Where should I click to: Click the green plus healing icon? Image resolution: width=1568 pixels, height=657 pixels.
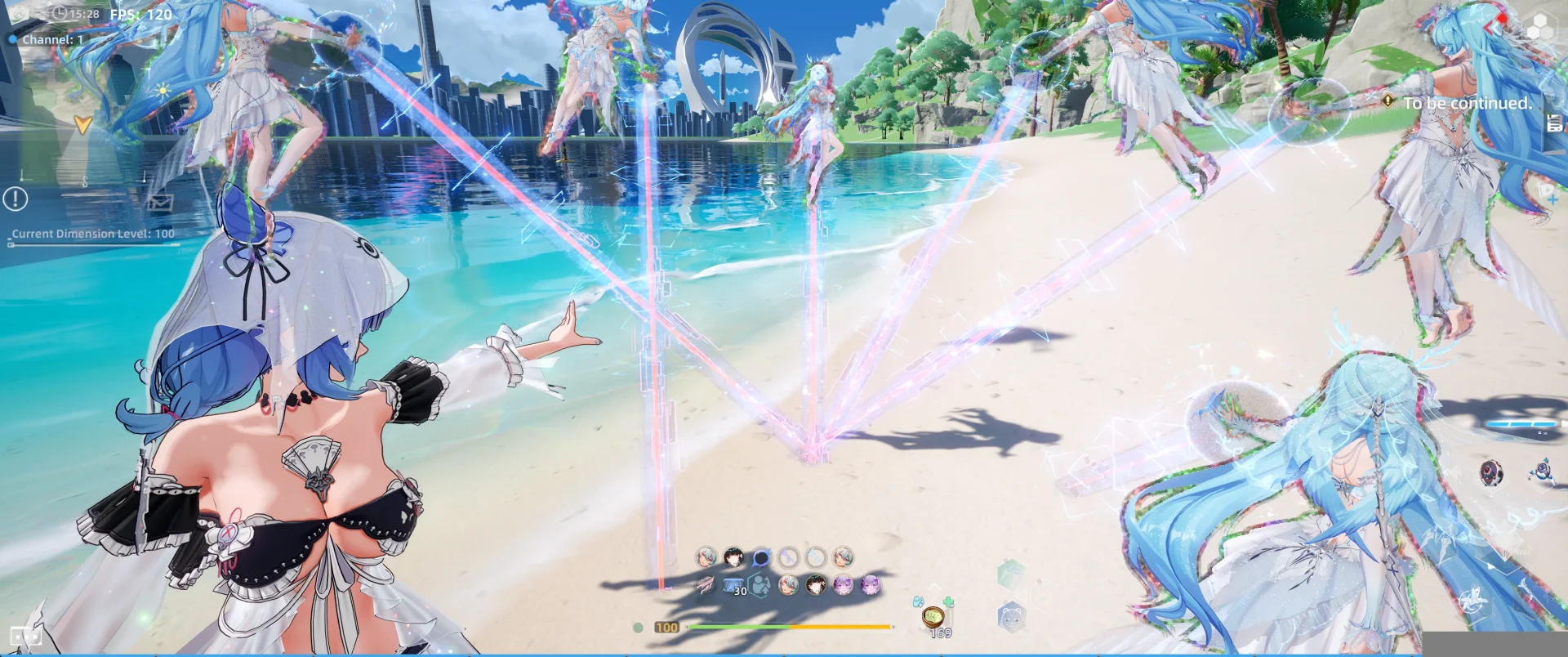947,603
